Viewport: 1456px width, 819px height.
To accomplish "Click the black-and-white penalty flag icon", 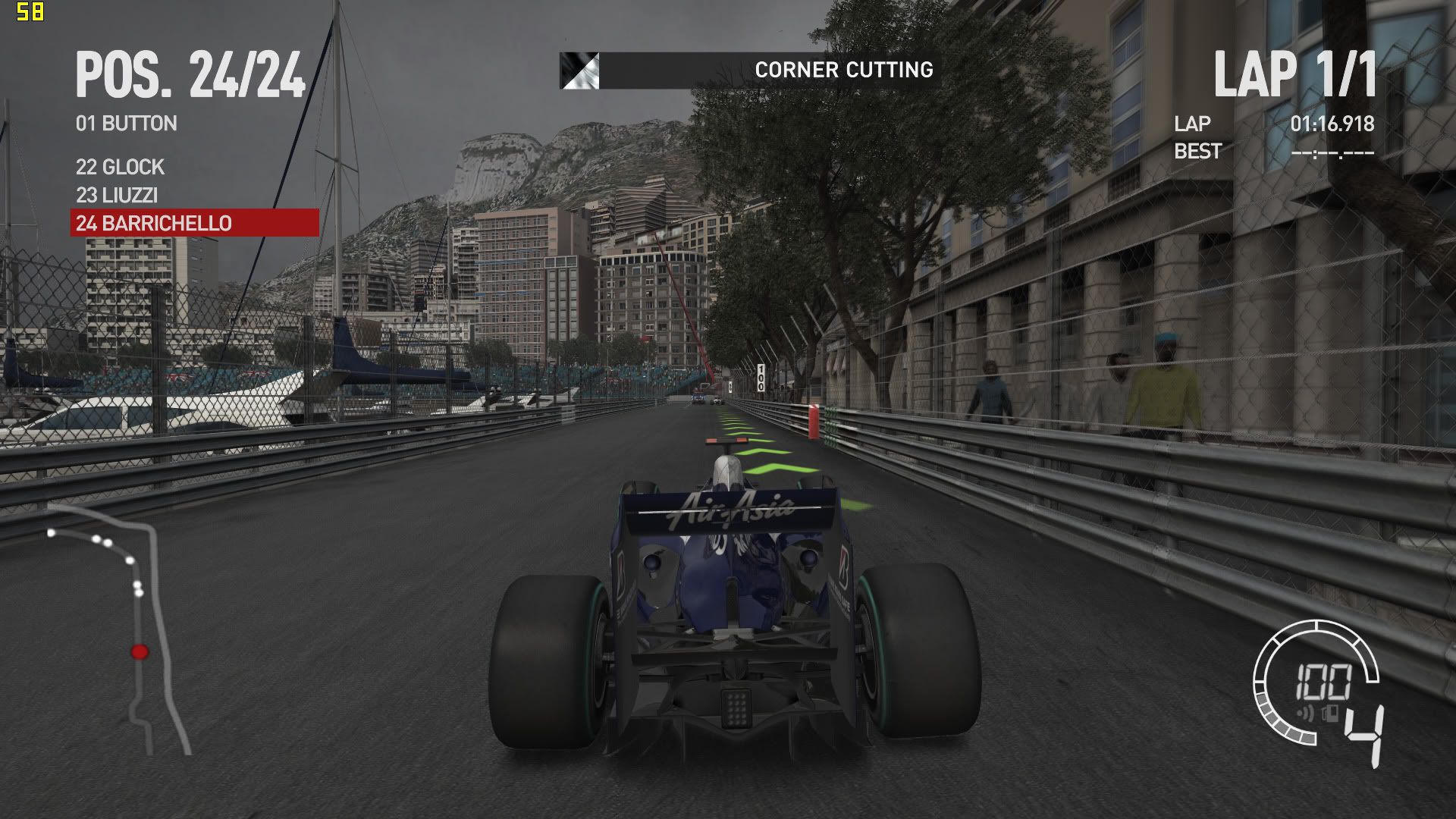I will click(579, 71).
